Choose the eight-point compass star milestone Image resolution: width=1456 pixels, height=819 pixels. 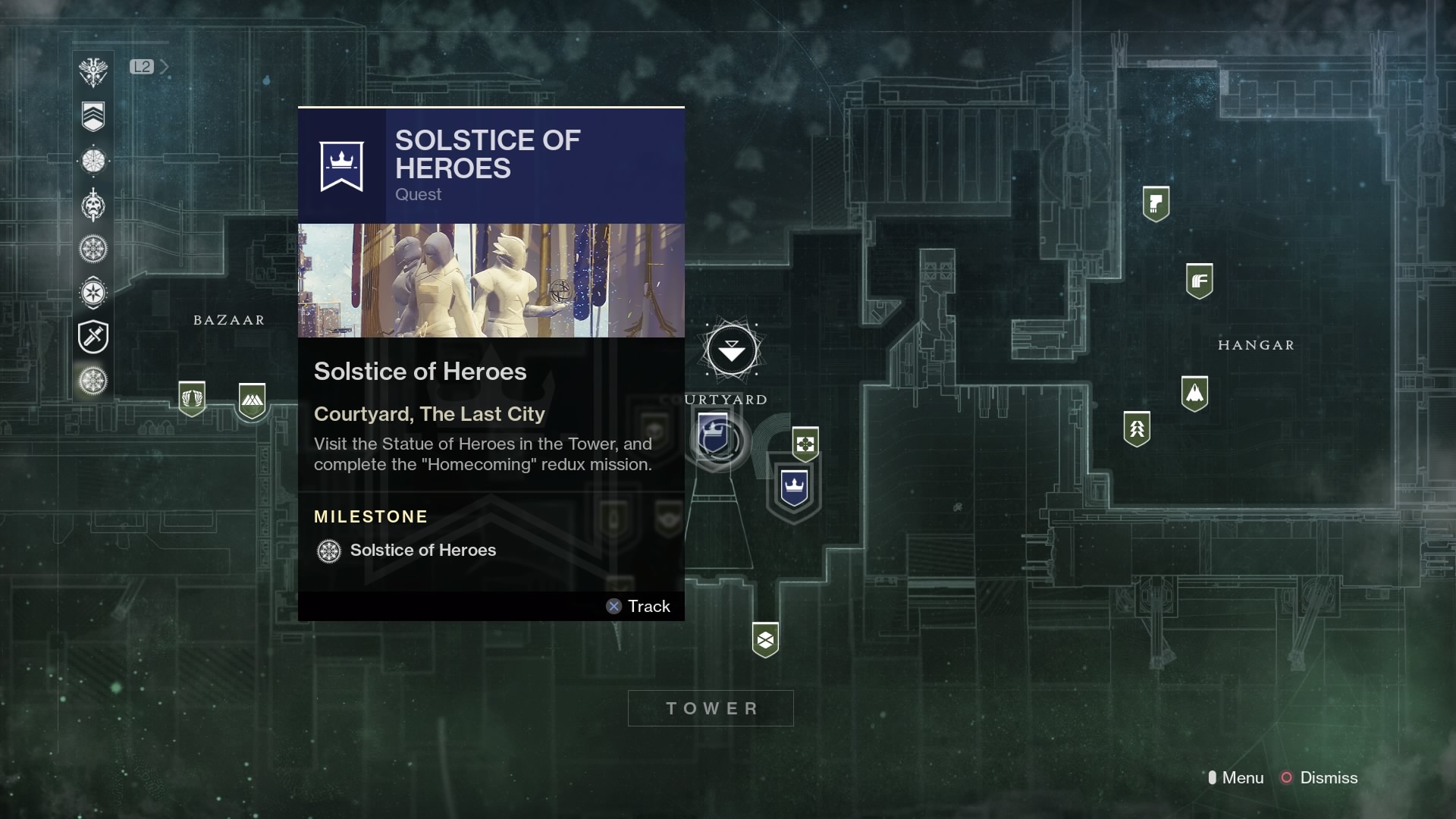93,293
